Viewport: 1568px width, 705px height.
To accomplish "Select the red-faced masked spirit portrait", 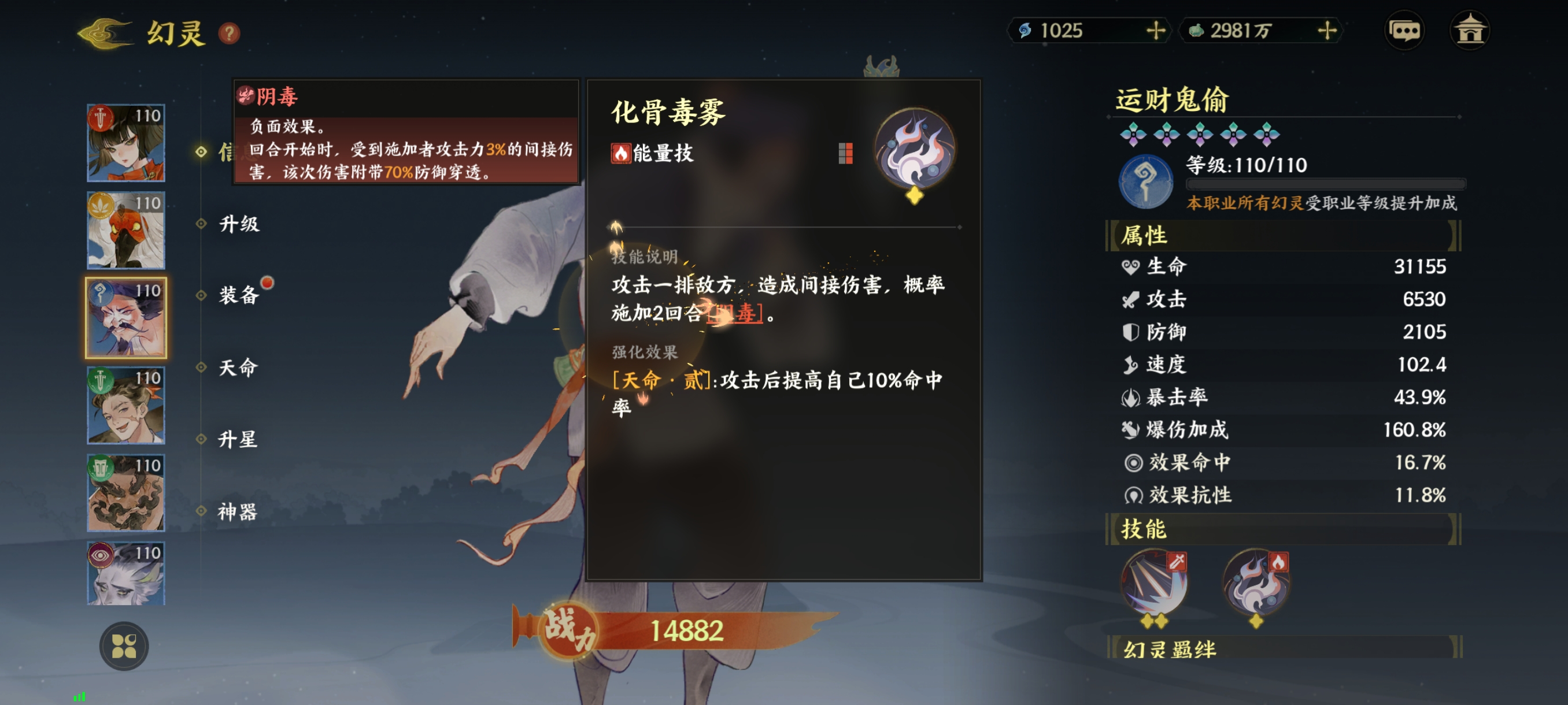I will 126,231.
